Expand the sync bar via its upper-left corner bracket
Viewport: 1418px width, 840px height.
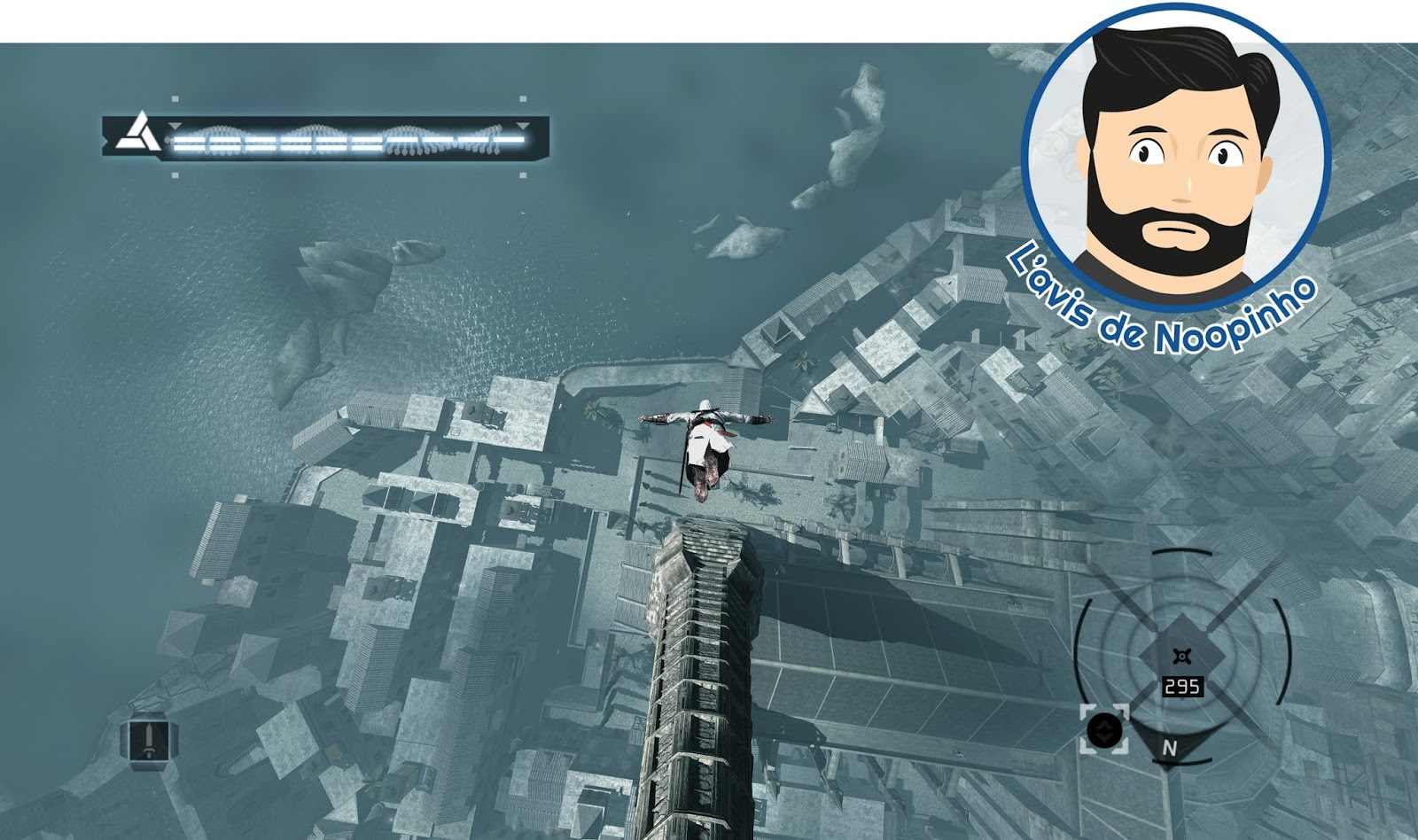(175, 98)
